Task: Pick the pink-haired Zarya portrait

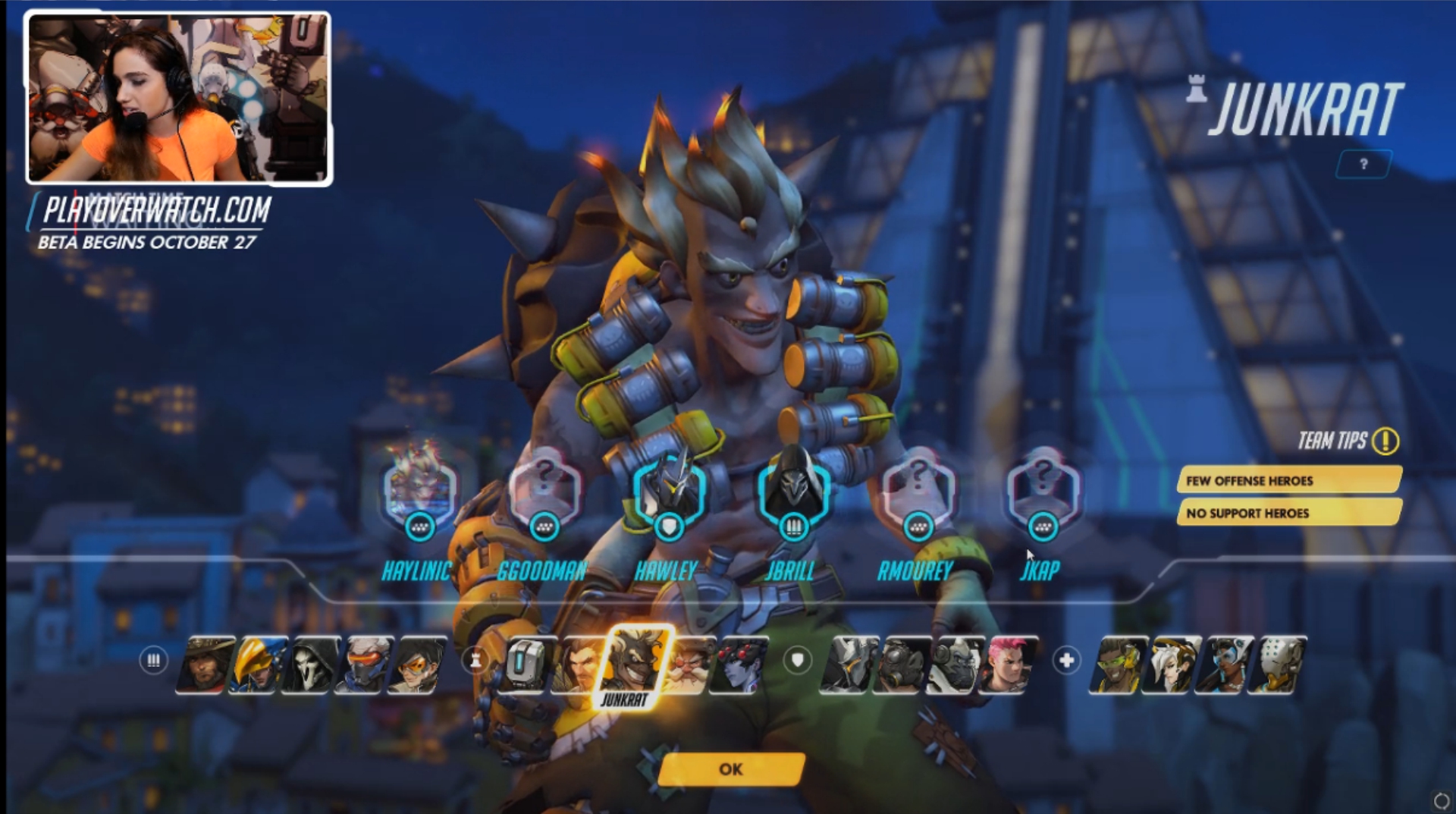Action: [1008, 665]
